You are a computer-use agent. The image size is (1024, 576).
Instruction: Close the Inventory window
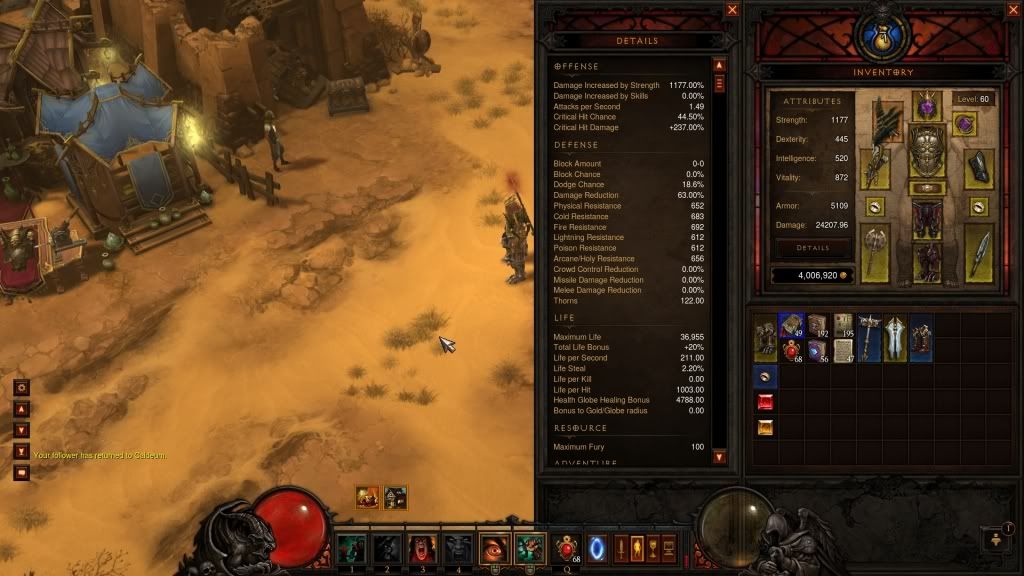[x=1013, y=10]
